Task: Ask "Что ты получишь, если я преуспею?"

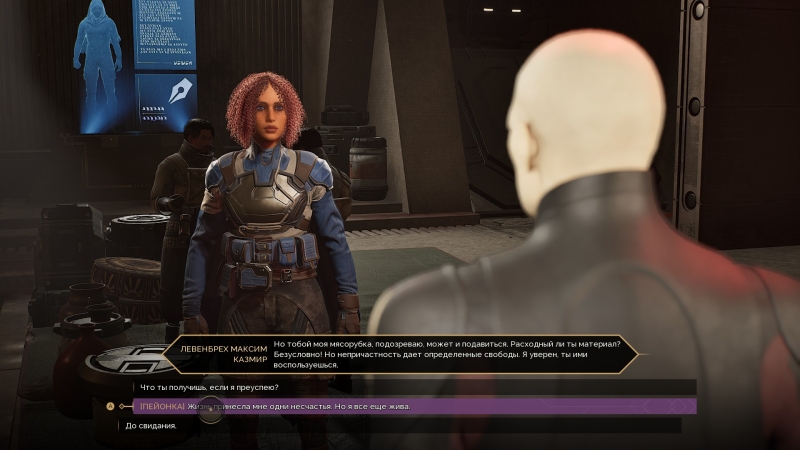Action: (x=203, y=387)
